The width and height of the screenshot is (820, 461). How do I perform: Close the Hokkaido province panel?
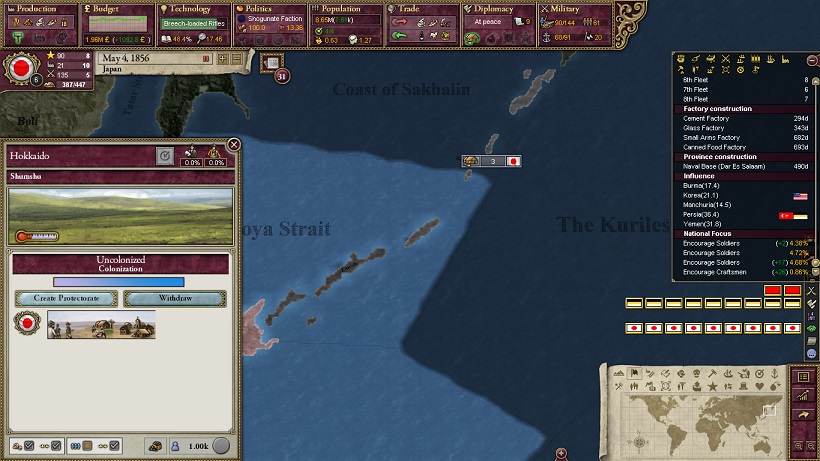[x=234, y=145]
